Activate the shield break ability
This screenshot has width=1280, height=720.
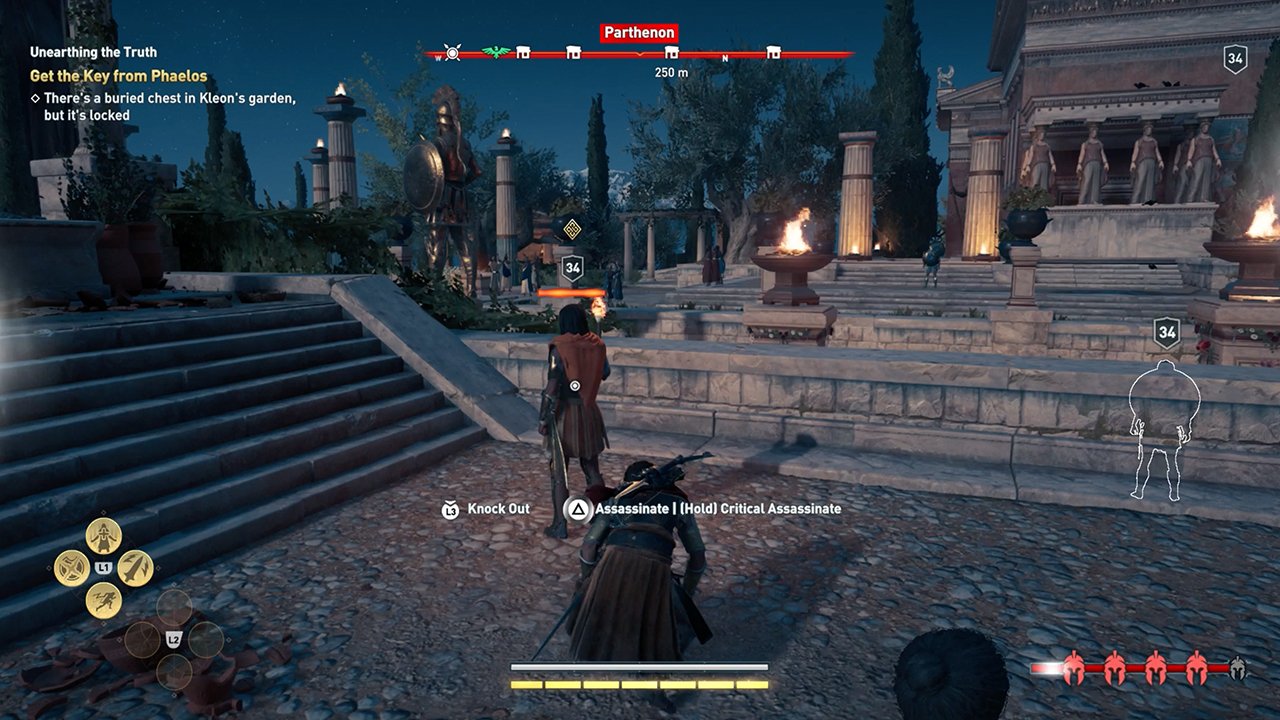(x=71, y=568)
